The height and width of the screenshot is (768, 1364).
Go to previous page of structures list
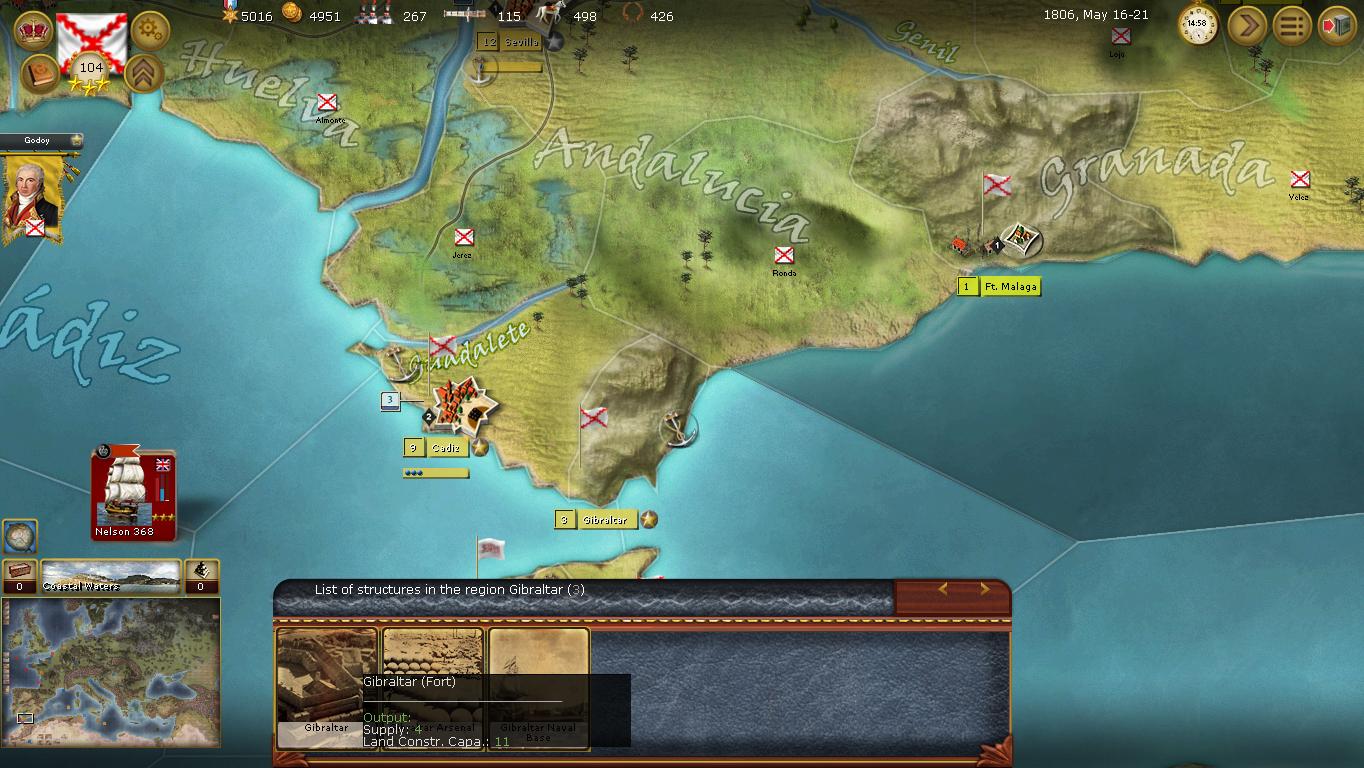coord(942,590)
